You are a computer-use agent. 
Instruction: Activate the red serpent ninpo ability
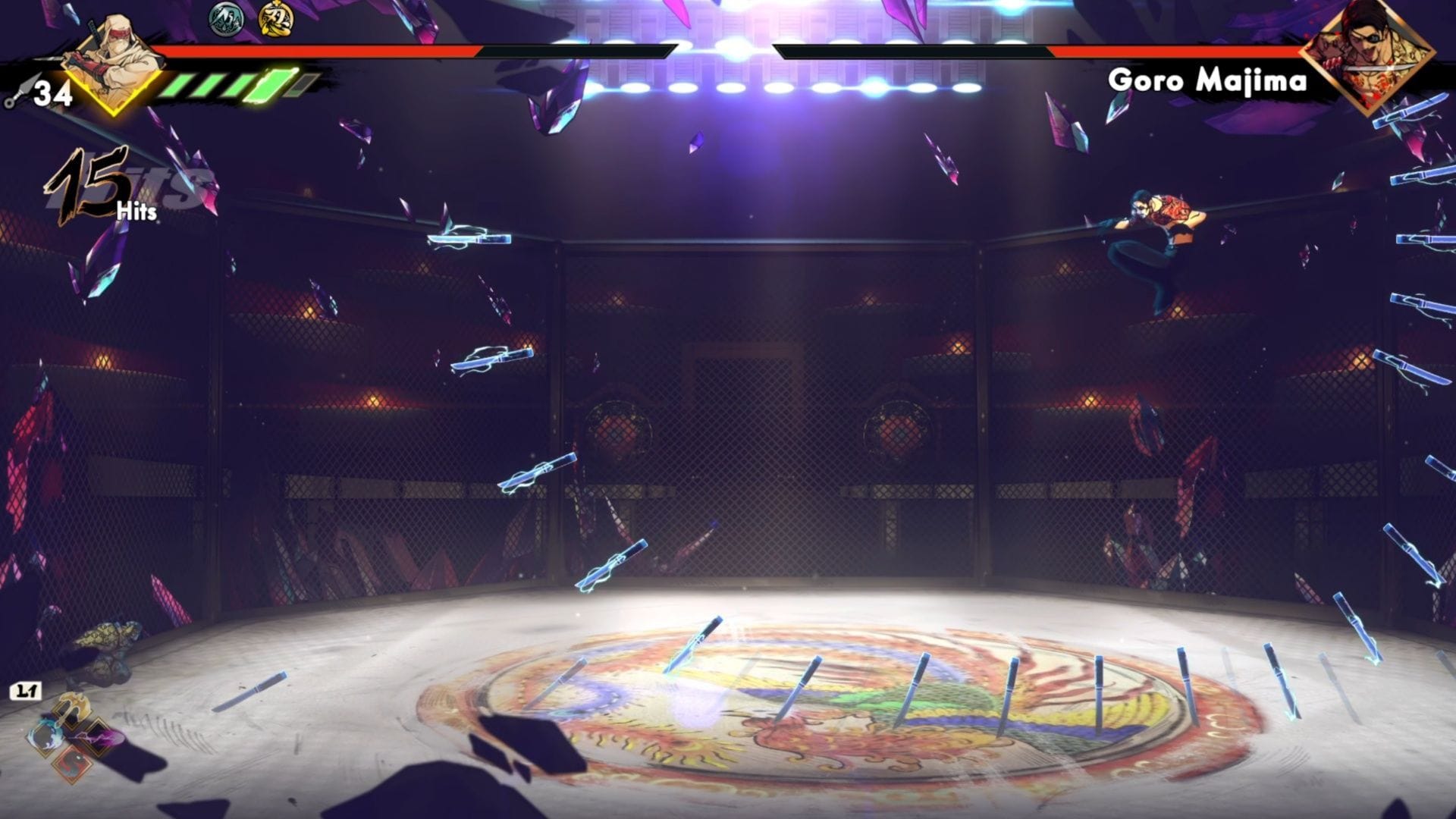coord(72,763)
